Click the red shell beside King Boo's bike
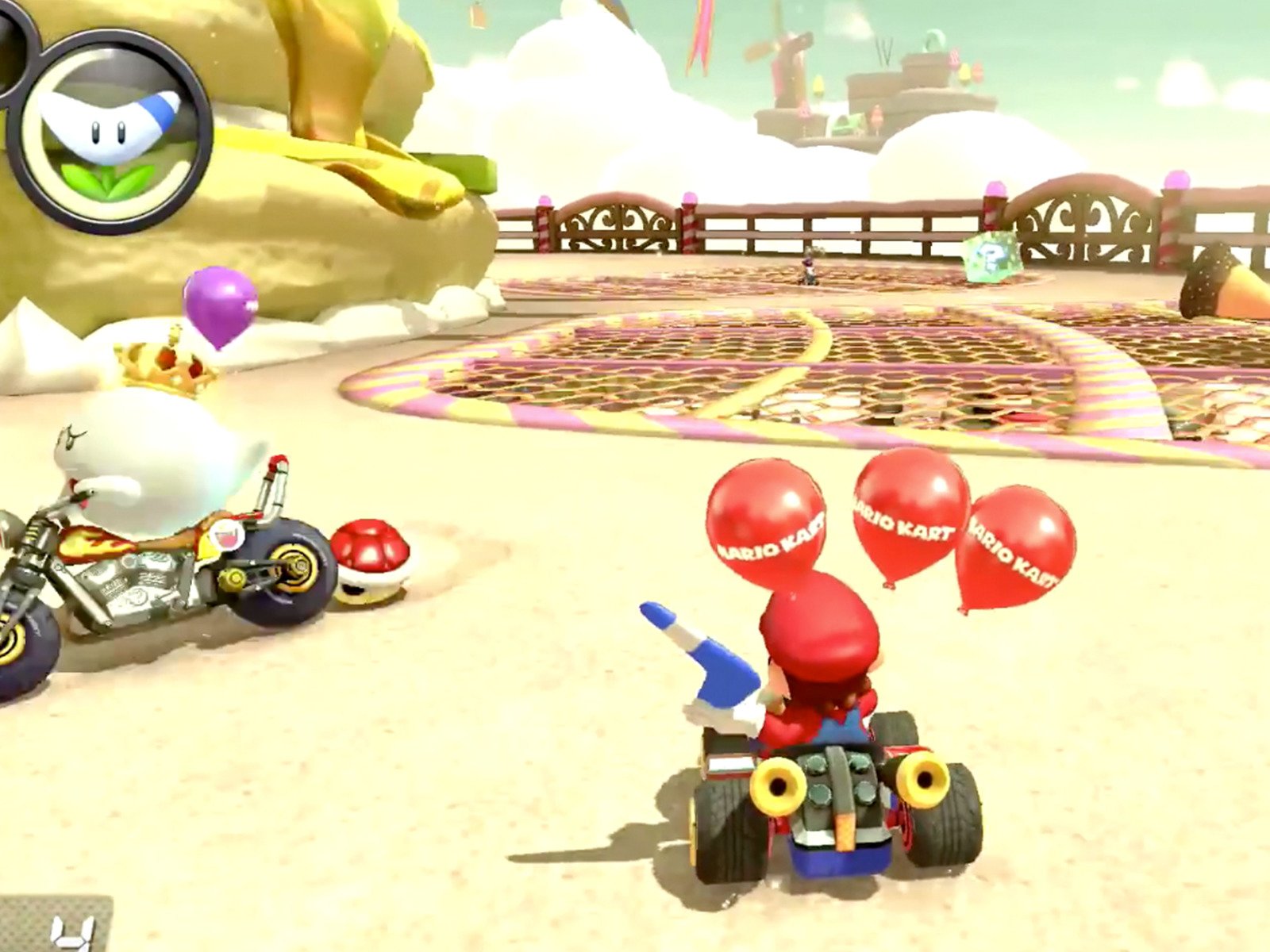 (369, 559)
